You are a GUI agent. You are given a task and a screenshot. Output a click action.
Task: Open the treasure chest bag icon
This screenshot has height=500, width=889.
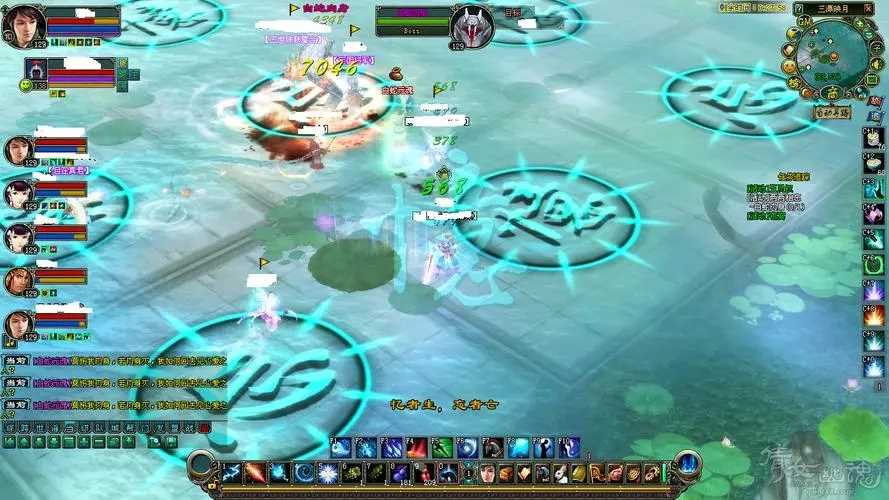508,472
